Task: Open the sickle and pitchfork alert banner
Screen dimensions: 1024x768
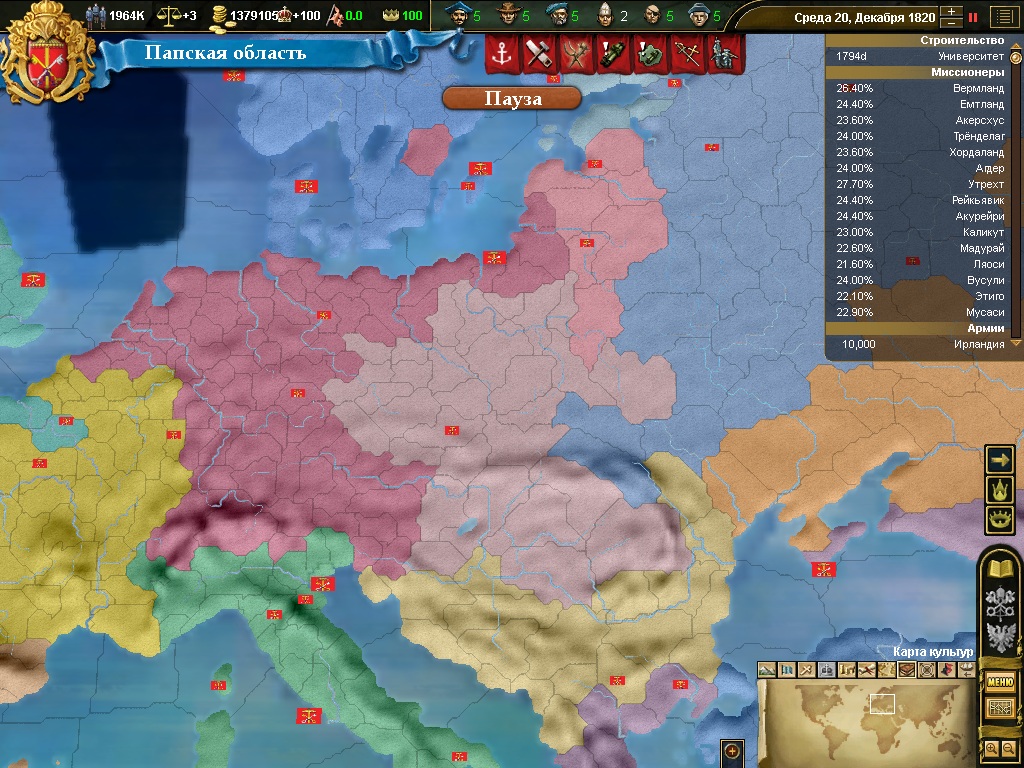Action: click(575, 55)
